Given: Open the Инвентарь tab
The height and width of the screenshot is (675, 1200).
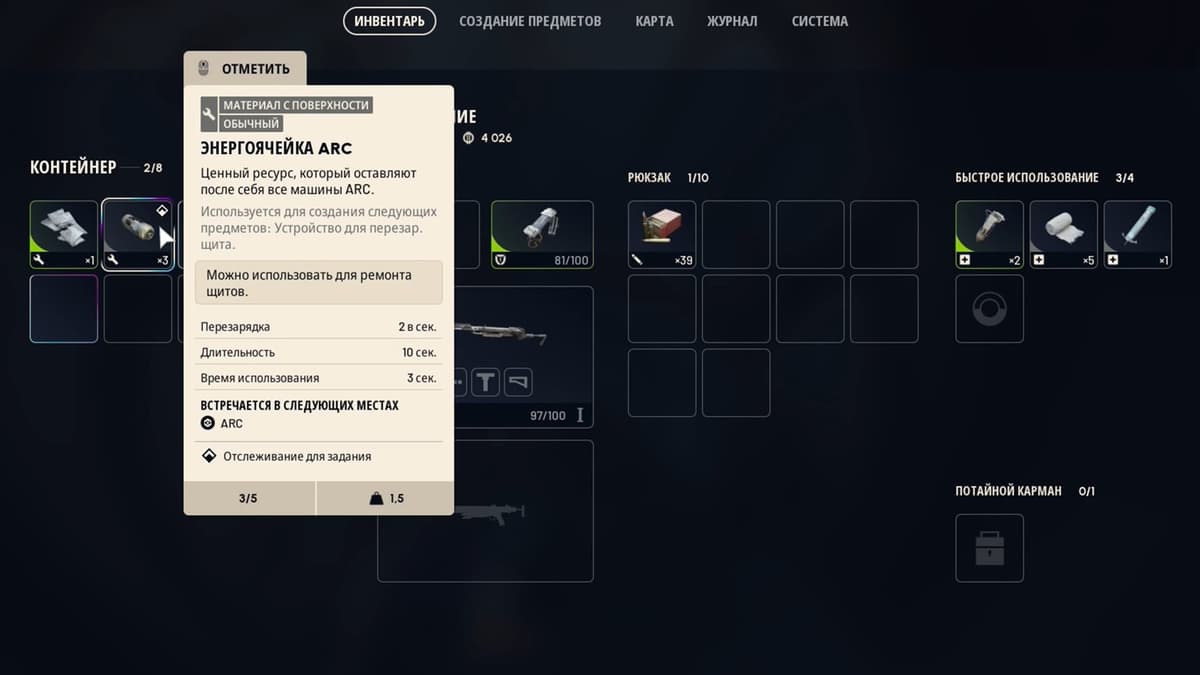Looking at the screenshot, I should 389,21.
